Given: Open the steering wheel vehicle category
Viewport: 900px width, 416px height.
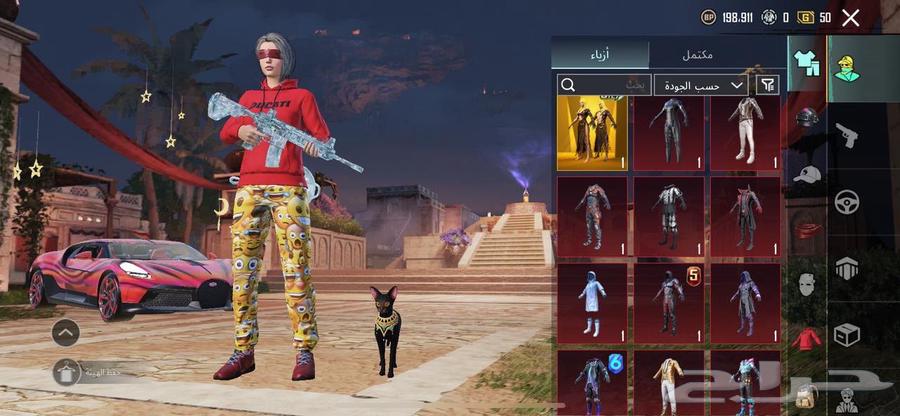Looking at the screenshot, I should click(848, 201).
